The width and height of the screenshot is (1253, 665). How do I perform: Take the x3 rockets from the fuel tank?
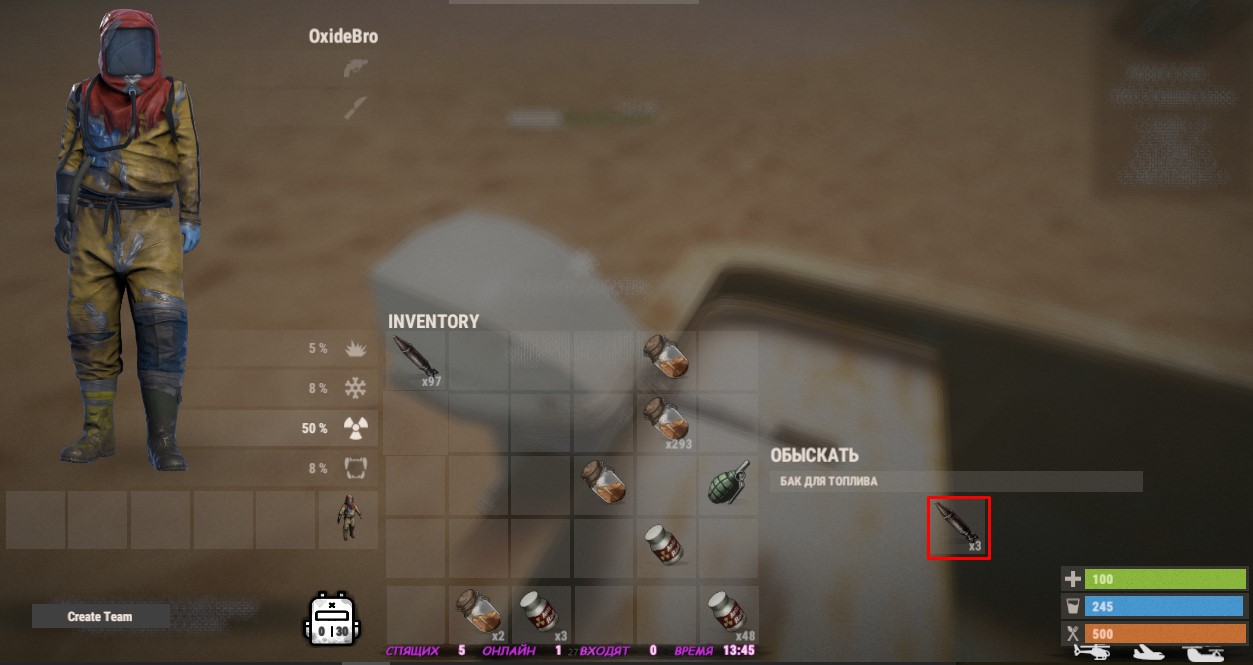point(959,527)
